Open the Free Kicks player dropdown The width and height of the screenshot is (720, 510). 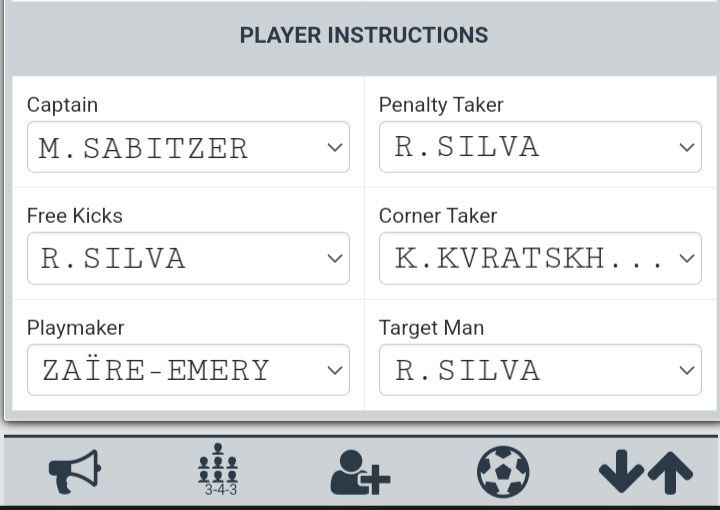(x=188, y=259)
